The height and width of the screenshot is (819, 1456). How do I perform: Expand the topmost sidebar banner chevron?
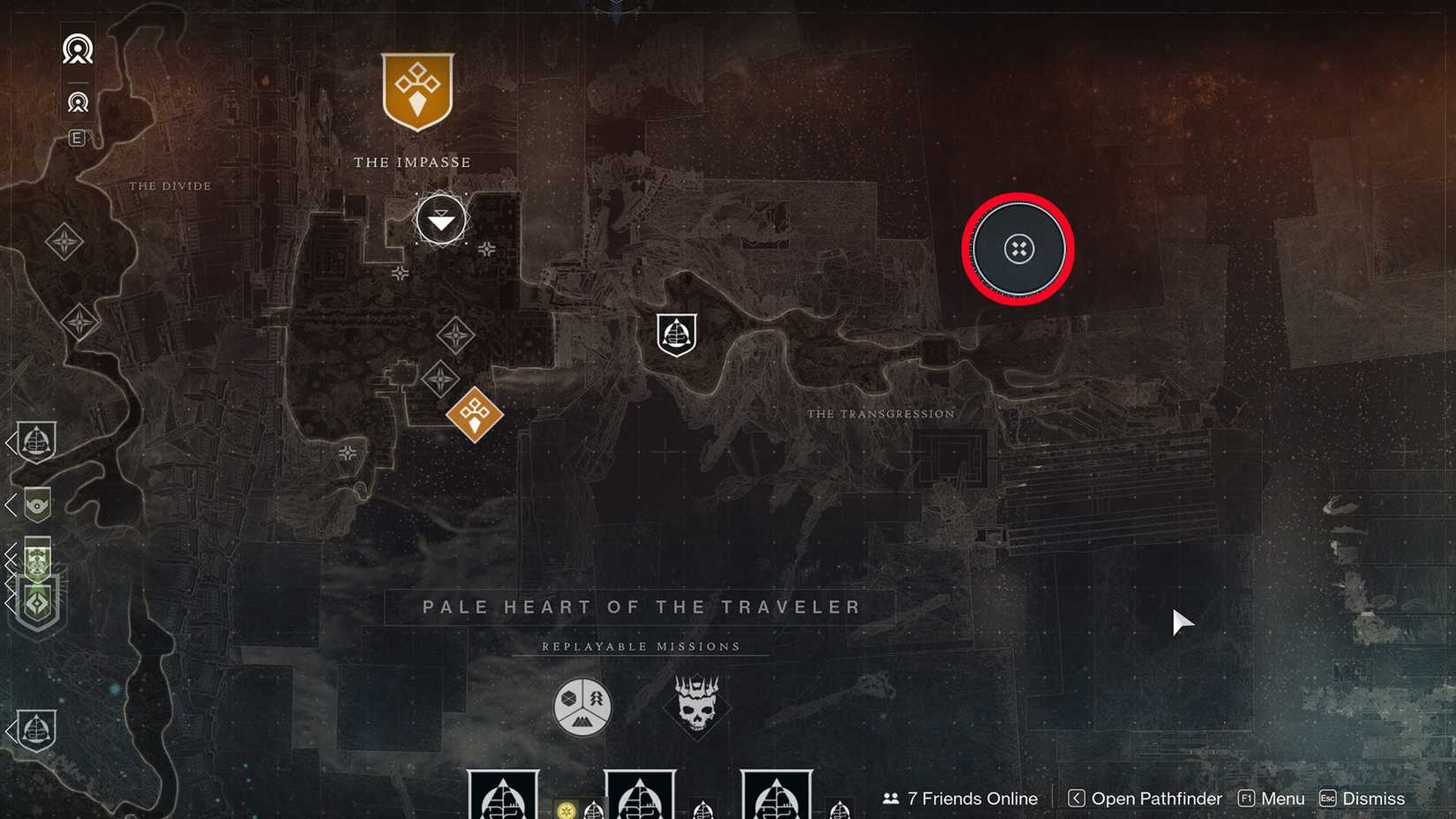9,444
